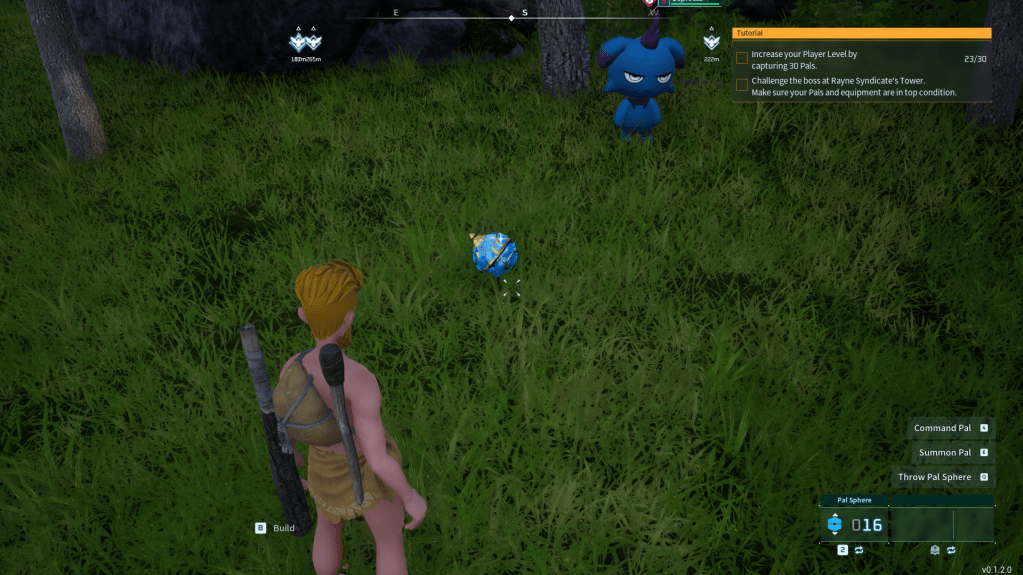This screenshot has height=575, width=1023.
Task: Select the compass marker showing 222m
Action: [x=711, y=43]
